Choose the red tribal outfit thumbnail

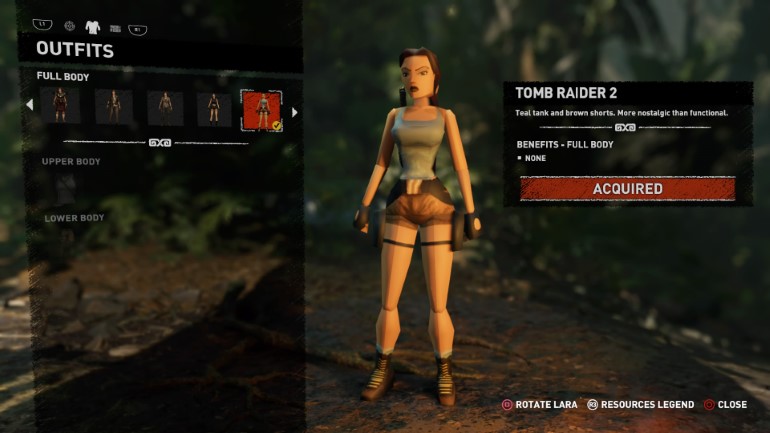click(60, 107)
